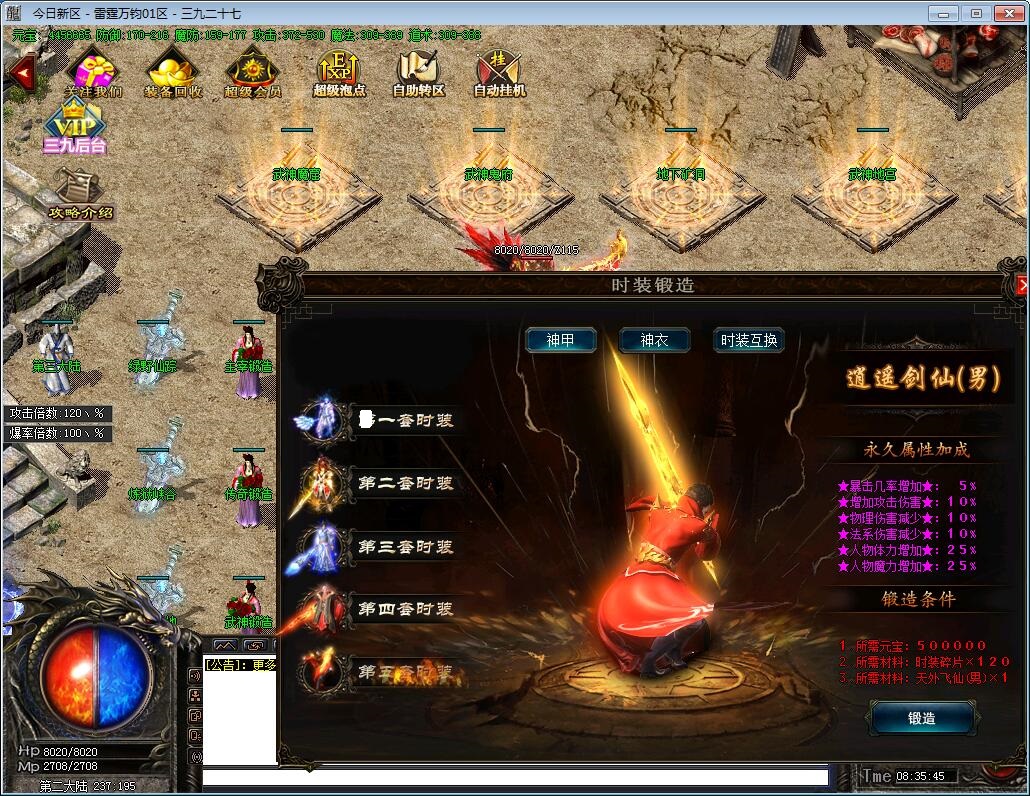Open the VIP 三九后台 icon

pyautogui.click(x=72, y=127)
